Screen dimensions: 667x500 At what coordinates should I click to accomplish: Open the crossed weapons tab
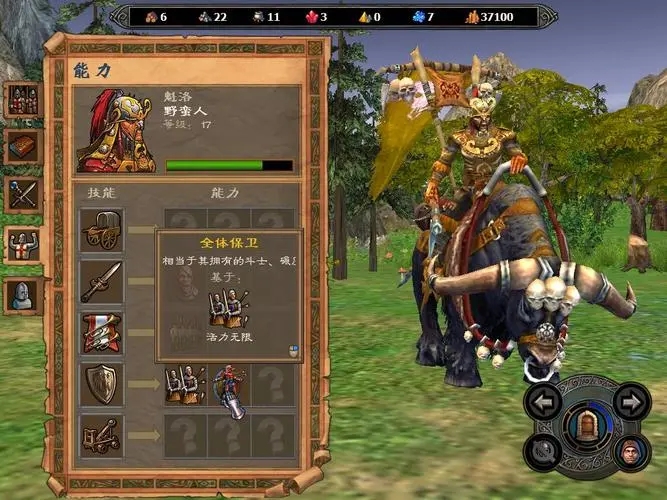pyautogui.click(x=21, y=194)
